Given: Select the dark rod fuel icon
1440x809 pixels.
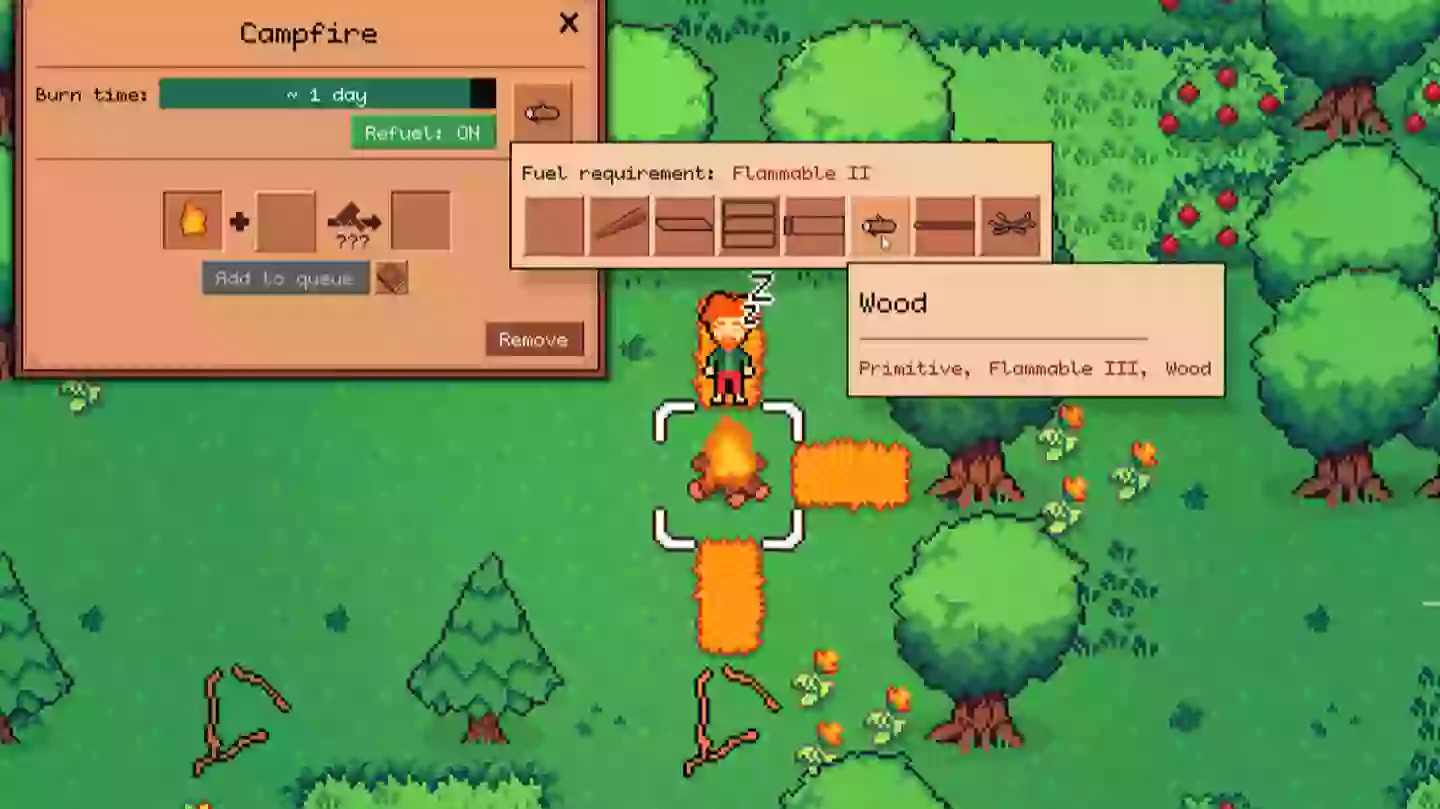Looking at the screenshot, I should (x=943, y=225).
